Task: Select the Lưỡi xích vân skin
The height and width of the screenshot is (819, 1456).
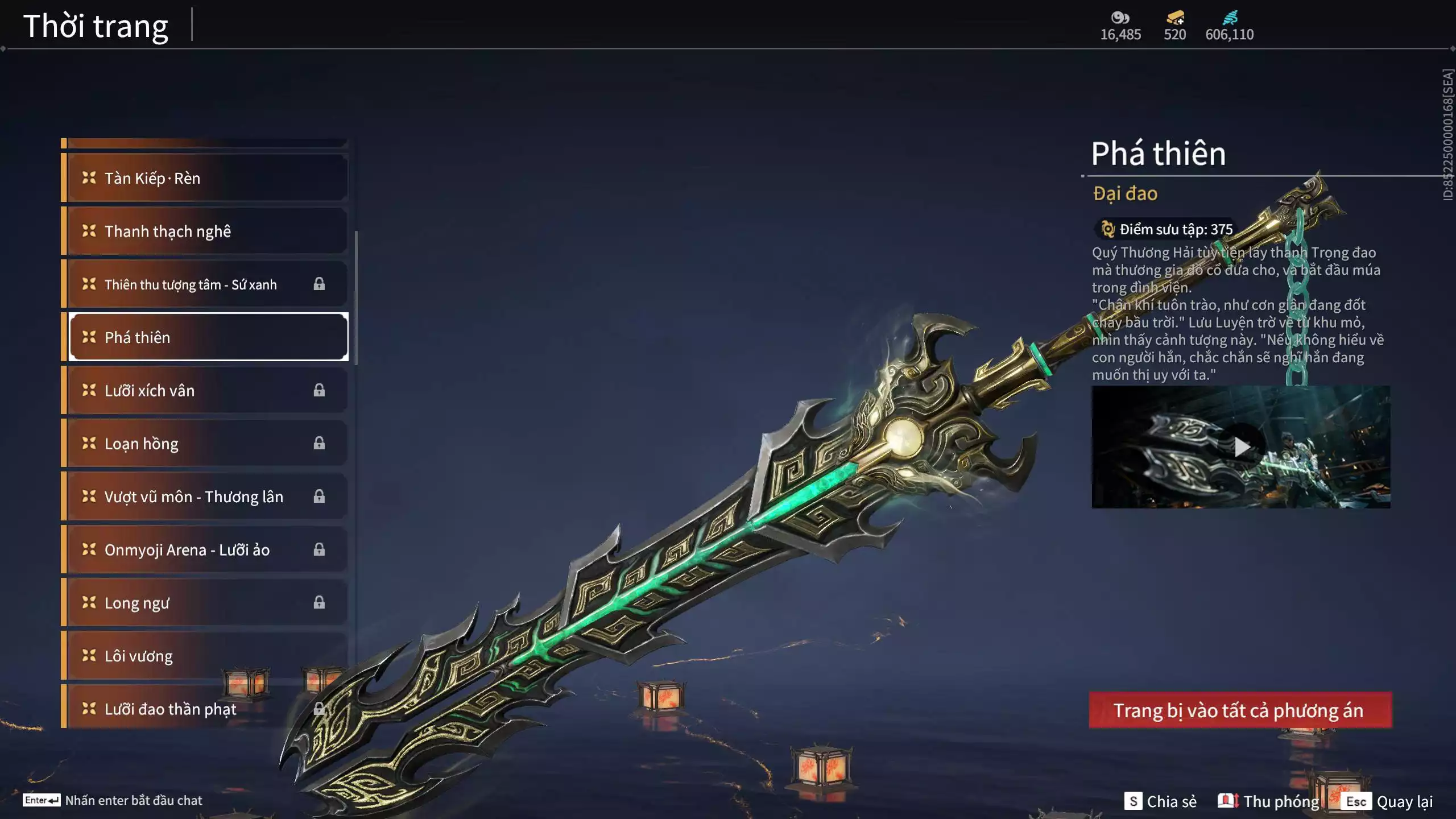Action: pos(205,390)
